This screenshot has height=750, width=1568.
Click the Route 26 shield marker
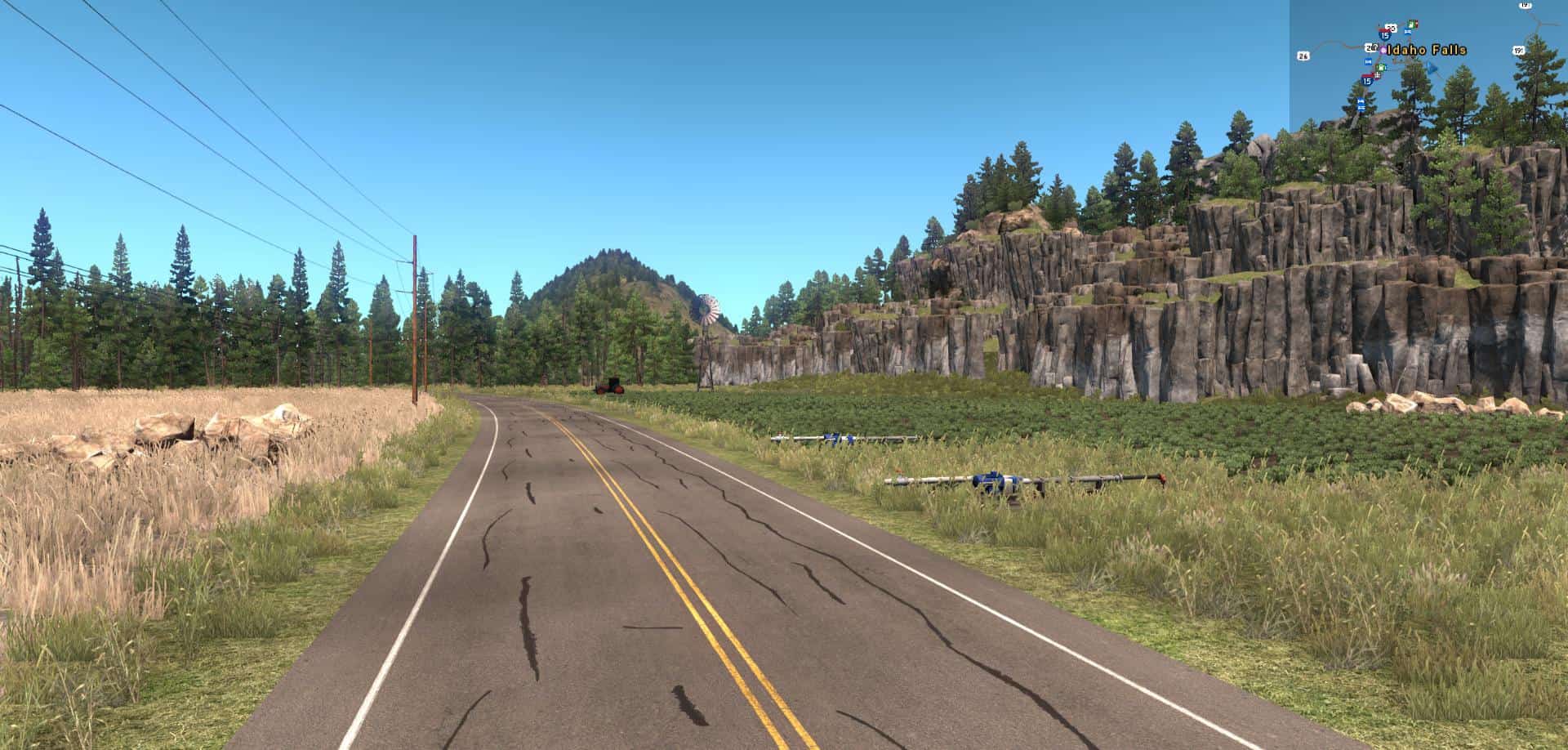tap(1303, 56)
